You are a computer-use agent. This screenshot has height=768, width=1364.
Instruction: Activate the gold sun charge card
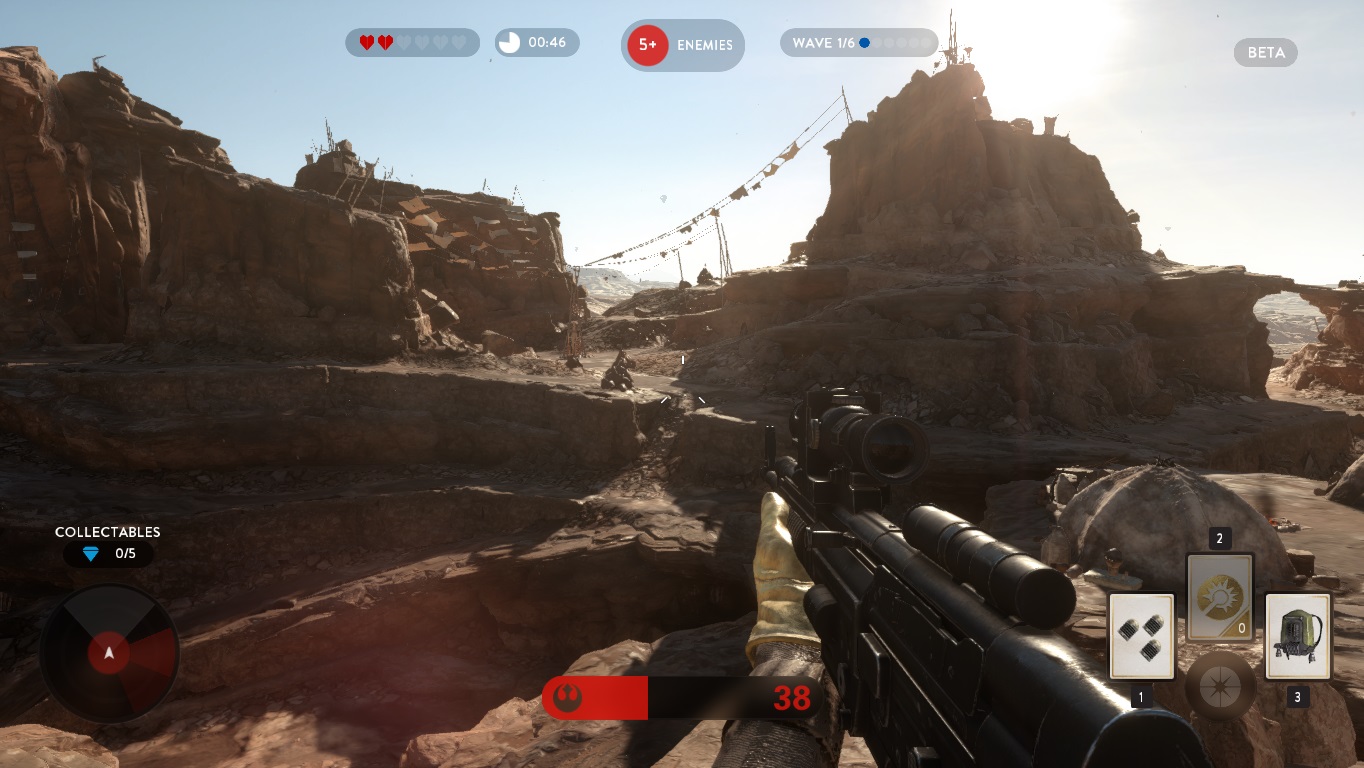(1219, 597)
